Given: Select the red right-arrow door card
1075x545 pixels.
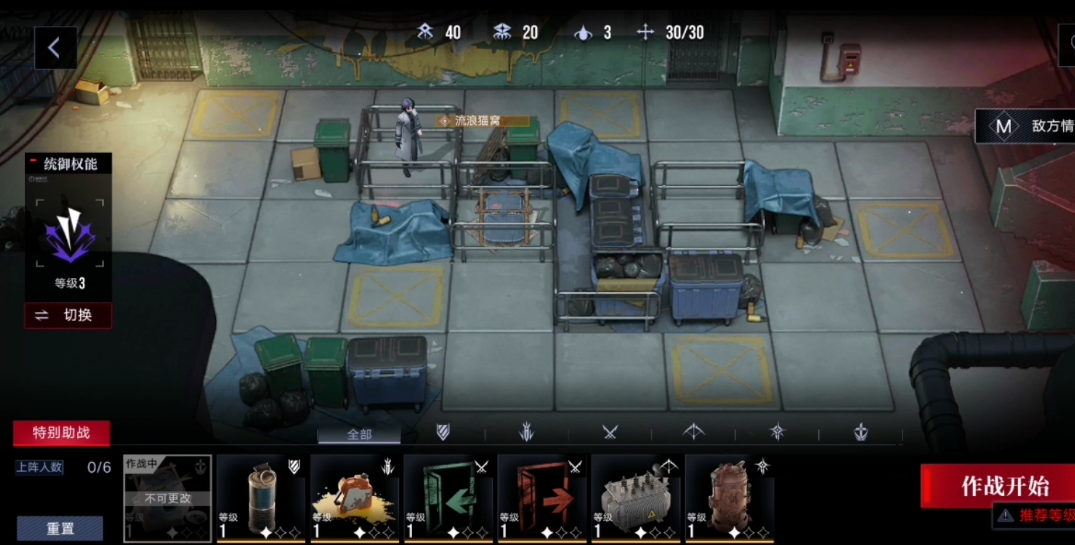Looking at the screenshot, I should pos(541,498).
